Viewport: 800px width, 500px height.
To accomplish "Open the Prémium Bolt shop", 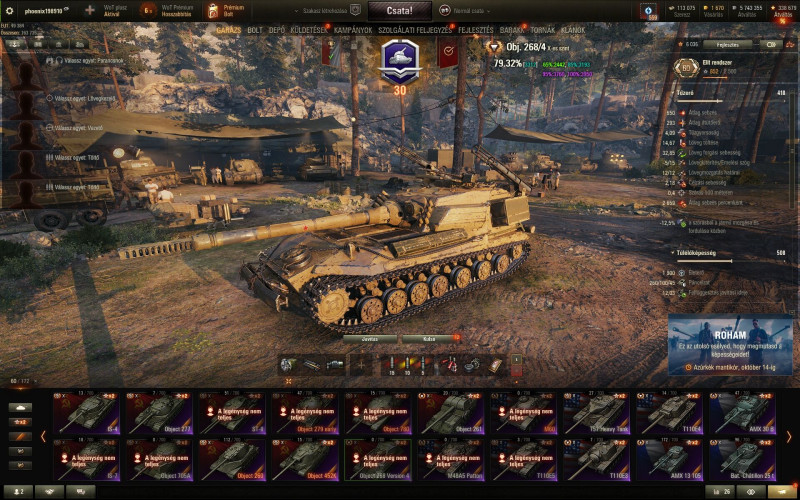I will (226, 11).
